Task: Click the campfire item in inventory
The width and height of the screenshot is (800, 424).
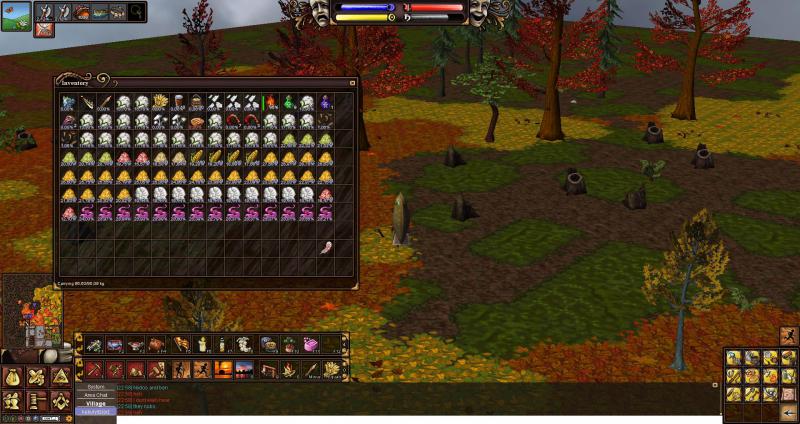Action: (x=271, y=101)
